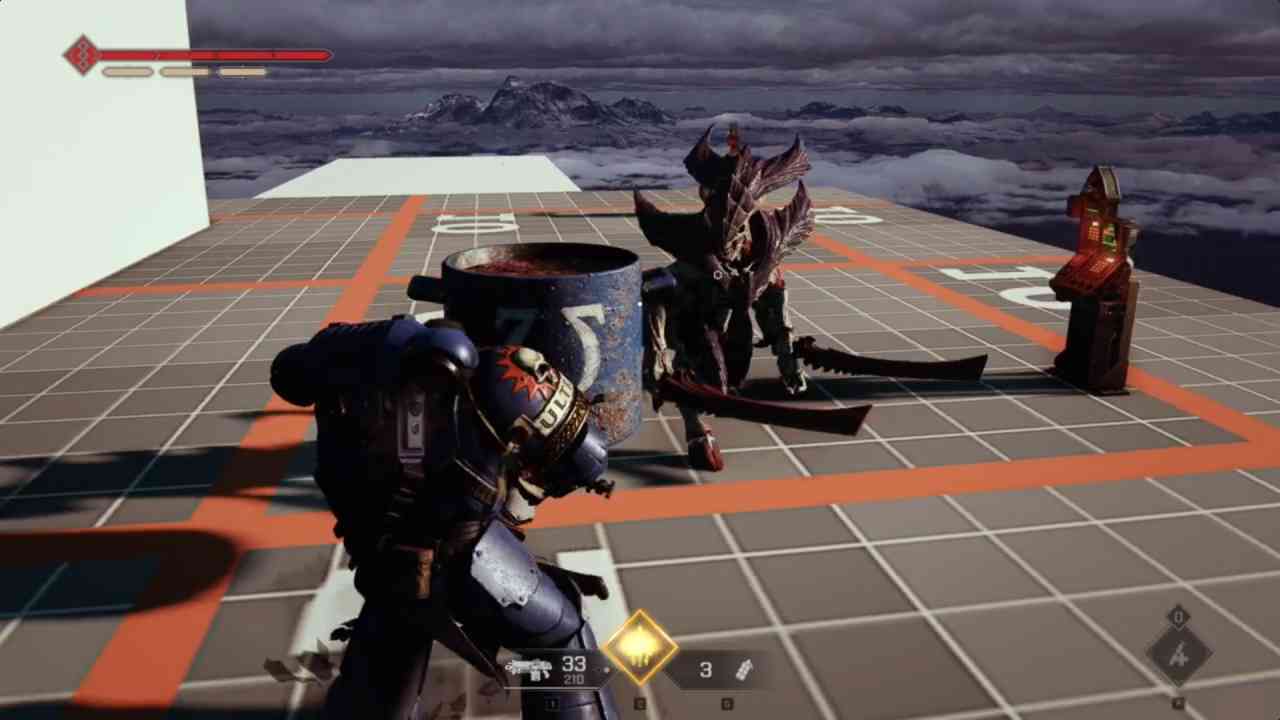
Task: Select the bolter weapon icon in the HUD
Action: pos(530,668)
